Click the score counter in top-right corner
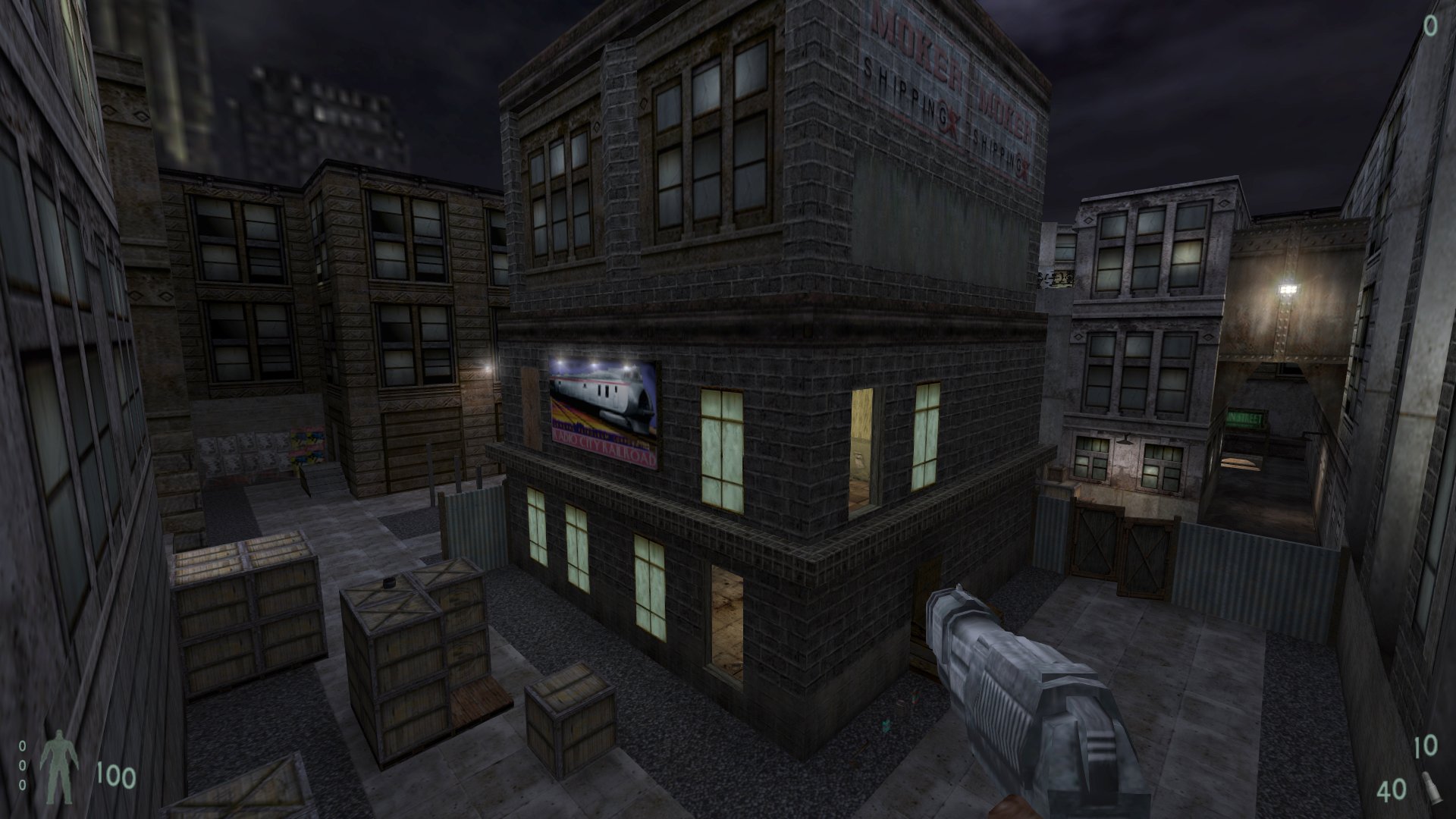The width and height of the screenshot is (1456, 819). tap(1429, 27)
